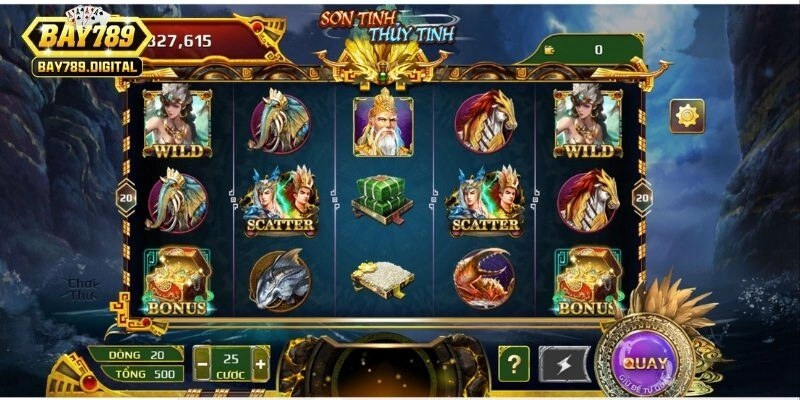Increase the bet with the plus button
Viewport: 800px width, 400px height.
pos(261,364)
